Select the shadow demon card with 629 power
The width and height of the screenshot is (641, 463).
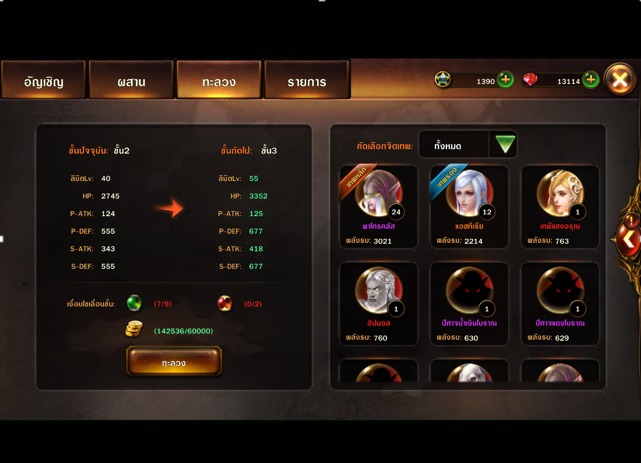559,303
